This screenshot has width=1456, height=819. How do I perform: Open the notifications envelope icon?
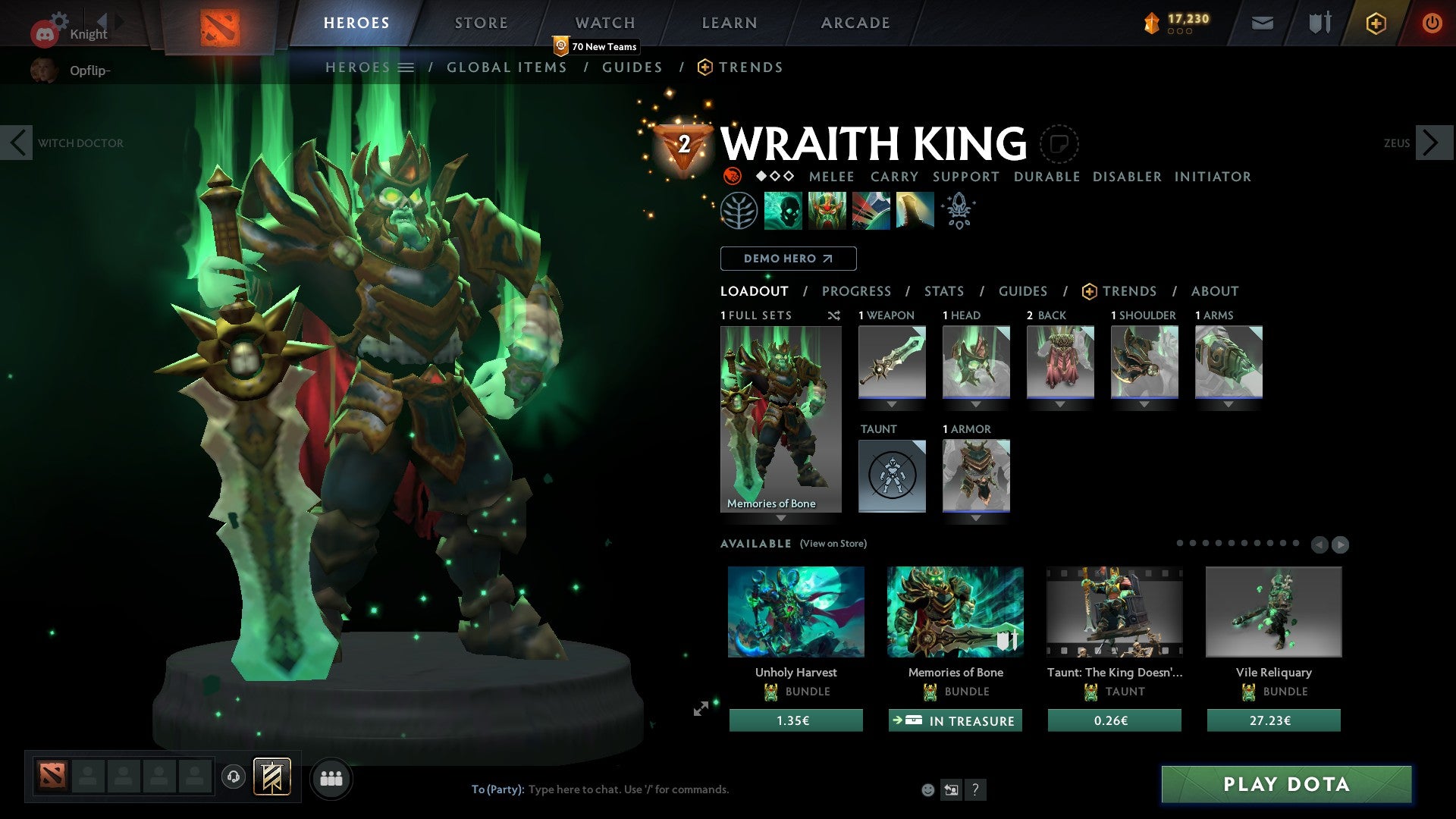point(1263,23)
